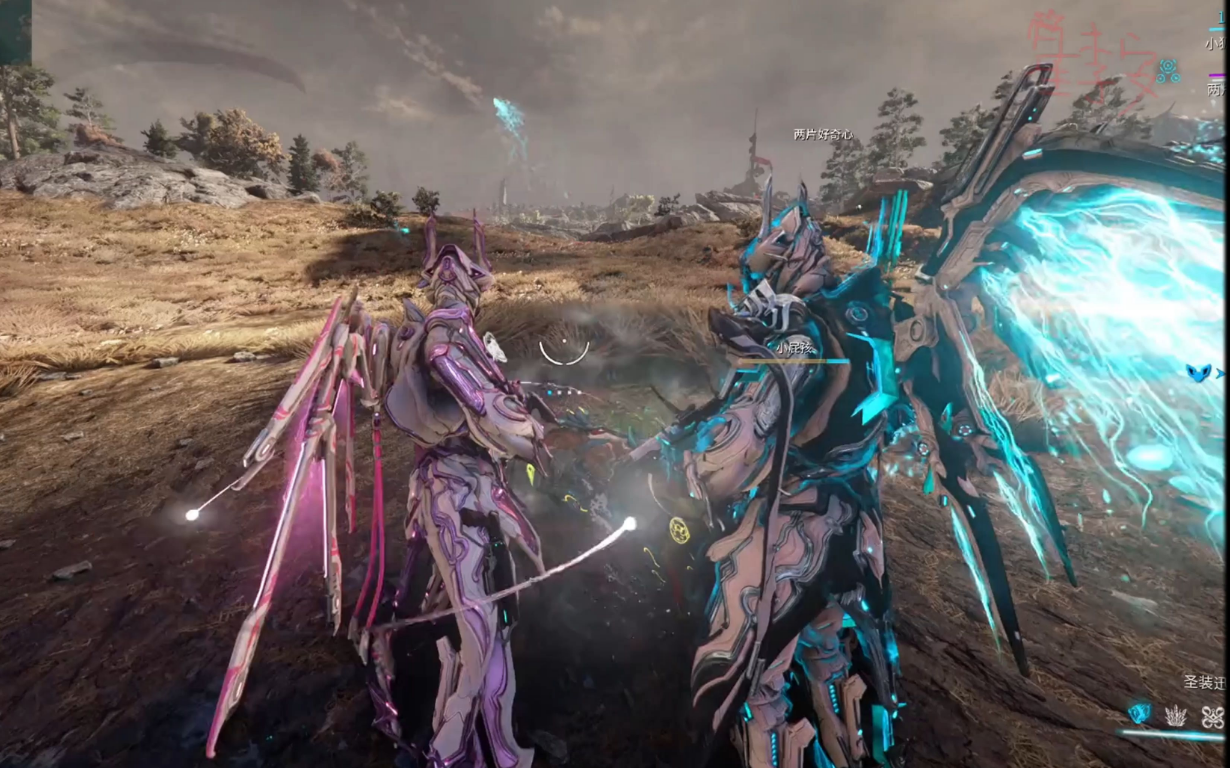Activate the white knot-shaped ability icon
Screen dimensions: 1230x768
point(1212,715)
